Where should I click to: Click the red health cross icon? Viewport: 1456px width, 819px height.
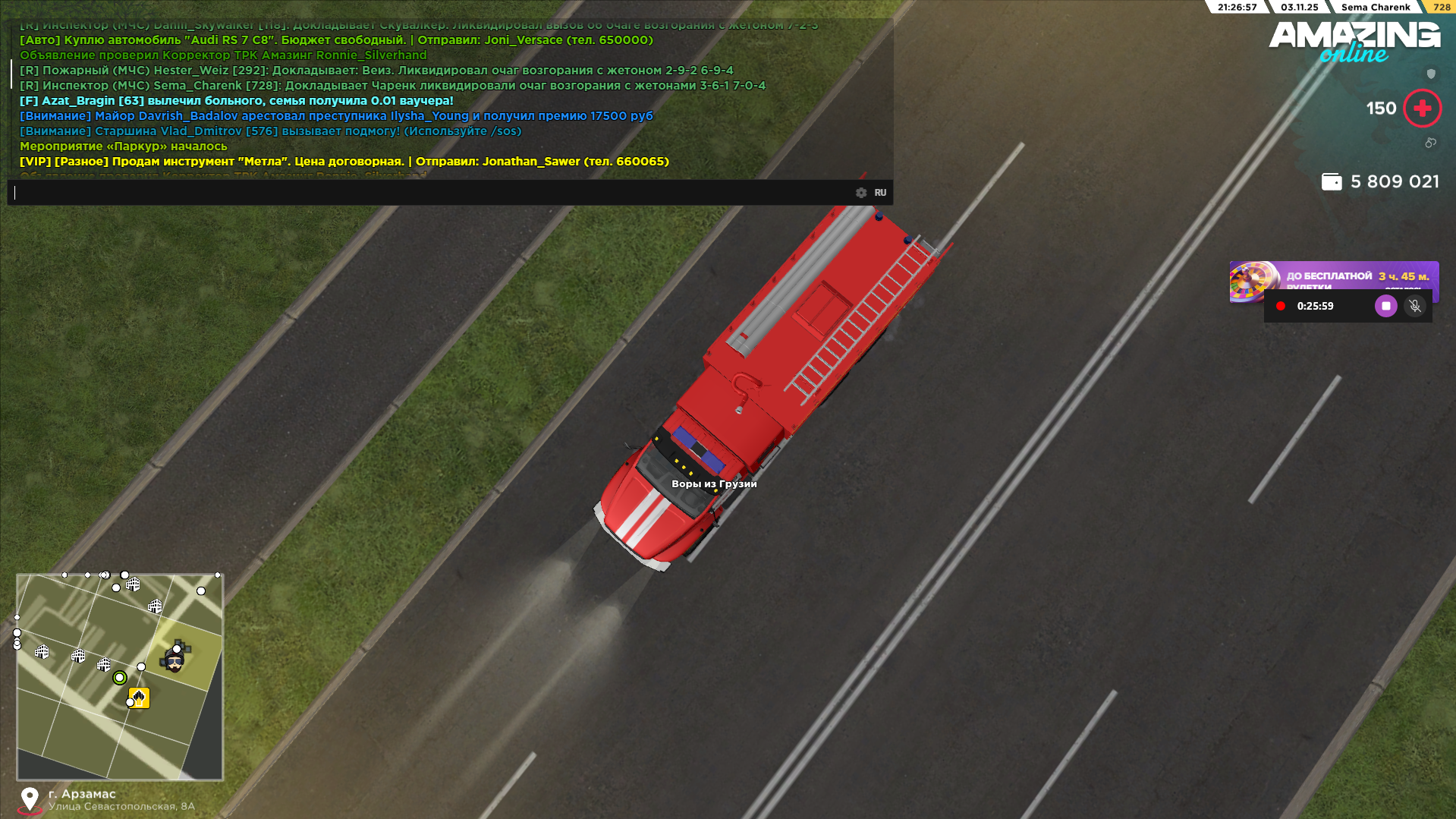1422,109
